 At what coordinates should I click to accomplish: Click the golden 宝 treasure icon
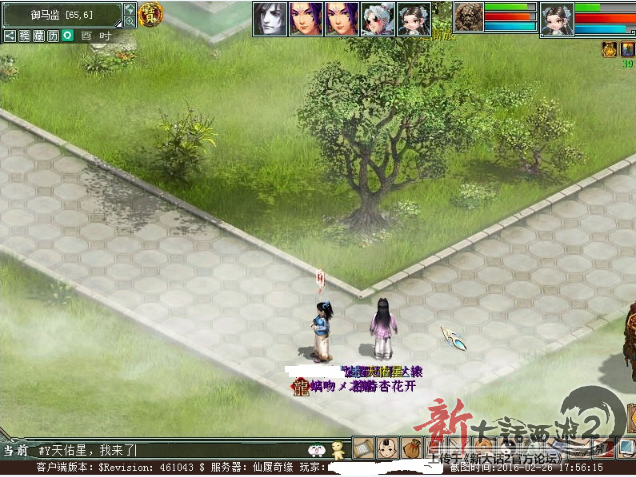(151, 16)
